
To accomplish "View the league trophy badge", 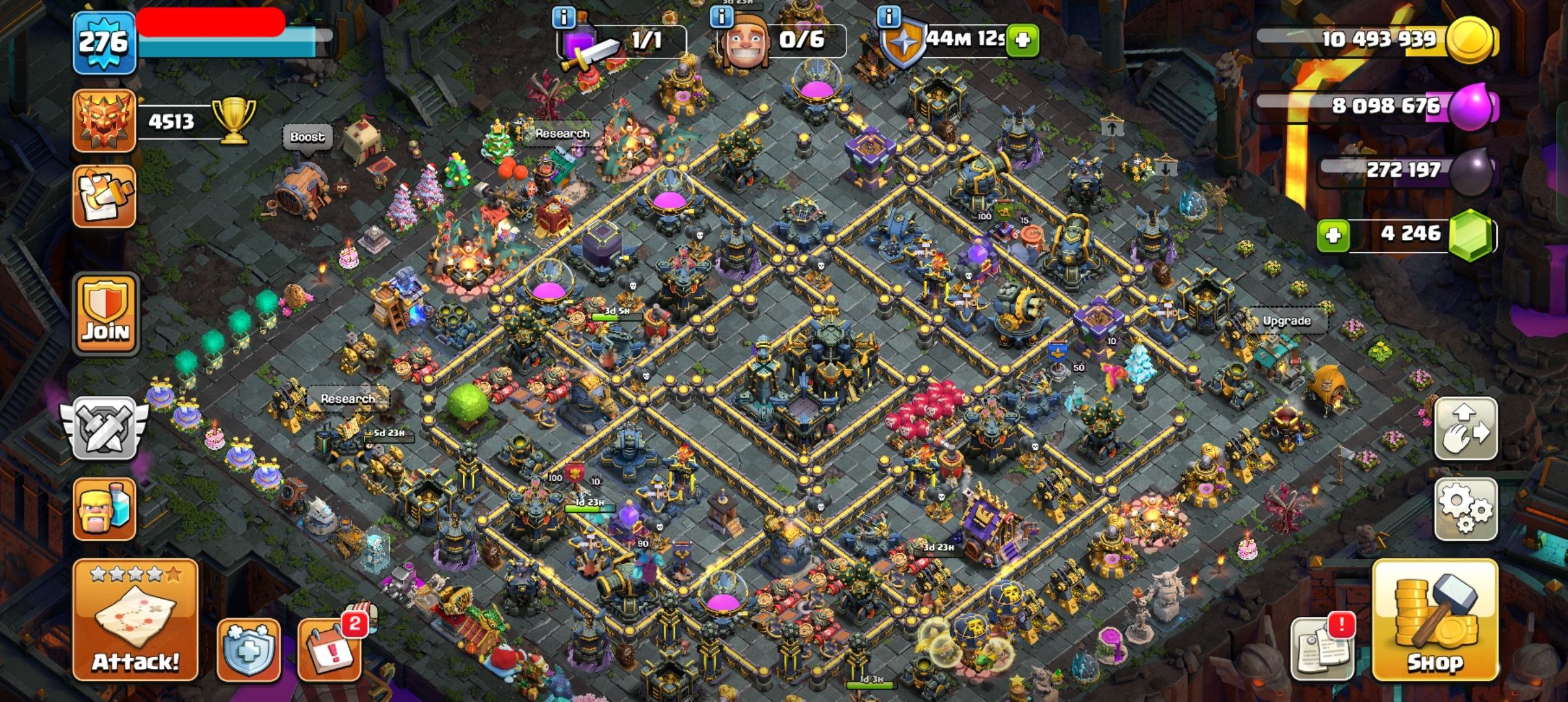I will click(x=105, y=121).
